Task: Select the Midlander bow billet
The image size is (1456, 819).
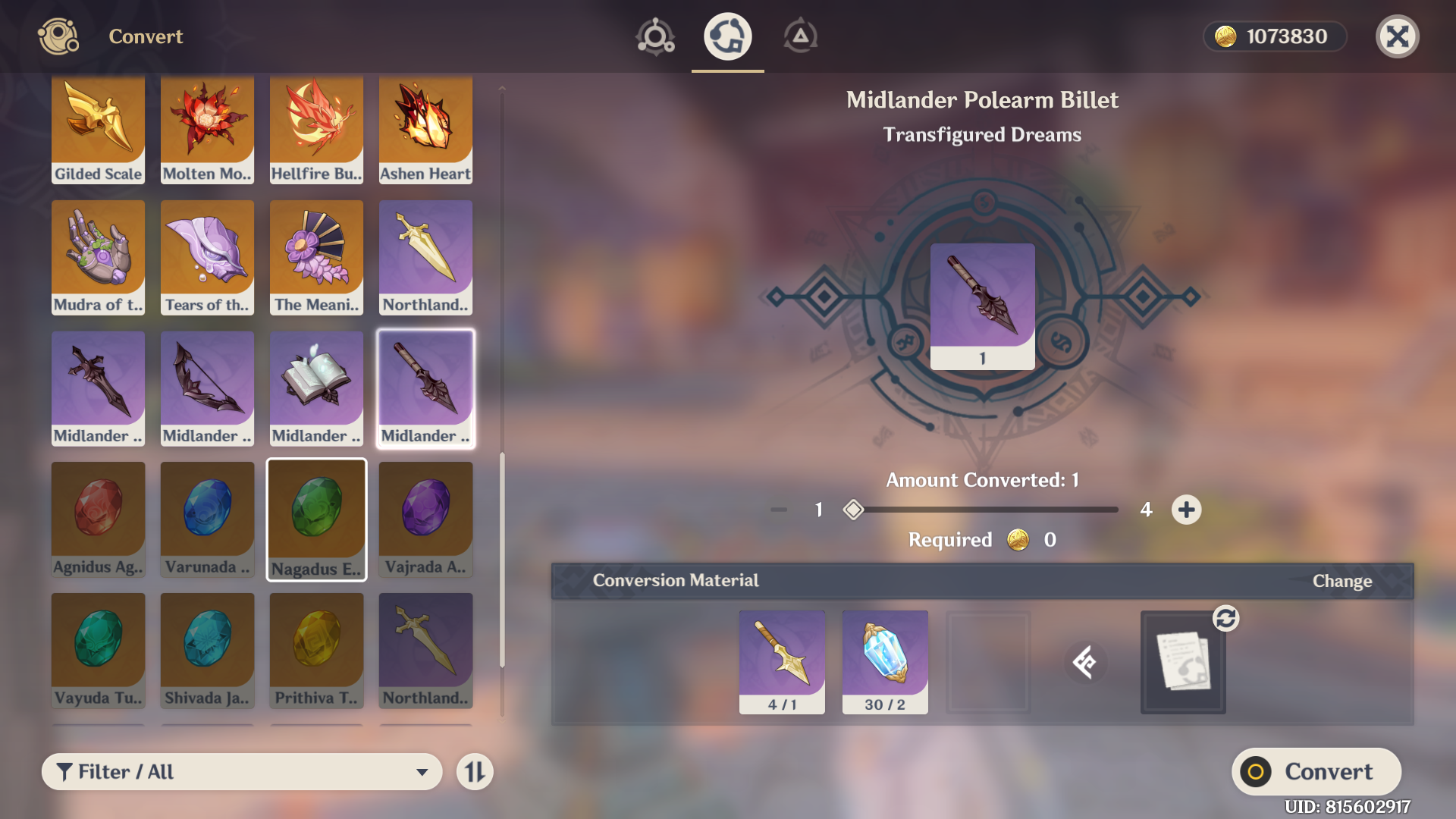Action: tap(207, 388)
